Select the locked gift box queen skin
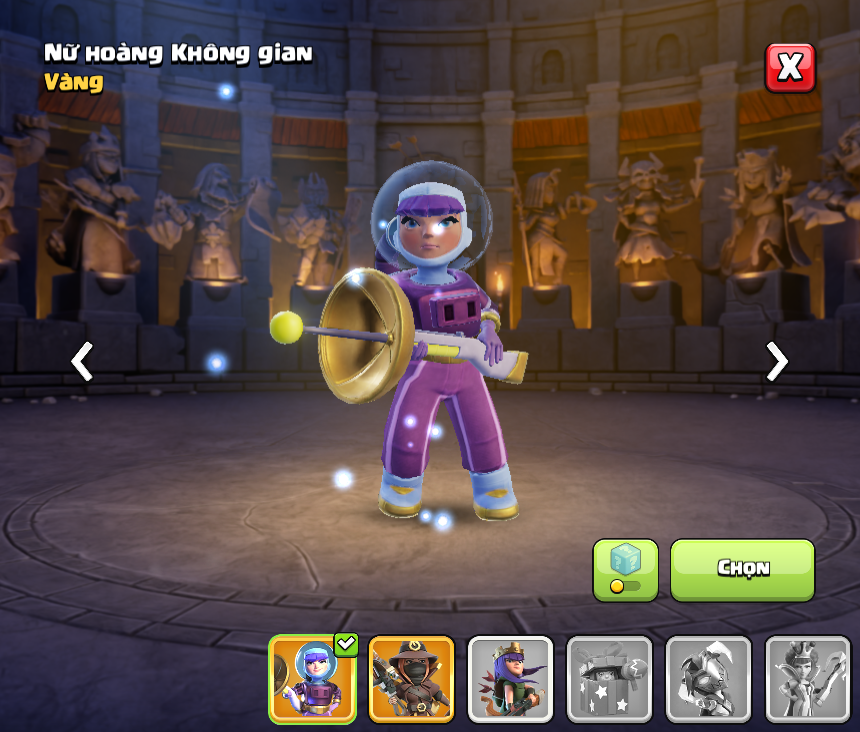The width and height of the screenshot is (860, 732). (x=609, y=679)
